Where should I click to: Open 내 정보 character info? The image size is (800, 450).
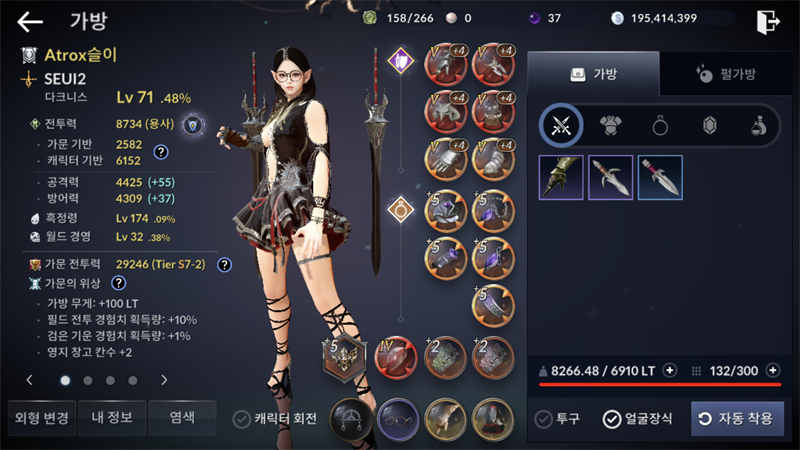tap(112, 418)
